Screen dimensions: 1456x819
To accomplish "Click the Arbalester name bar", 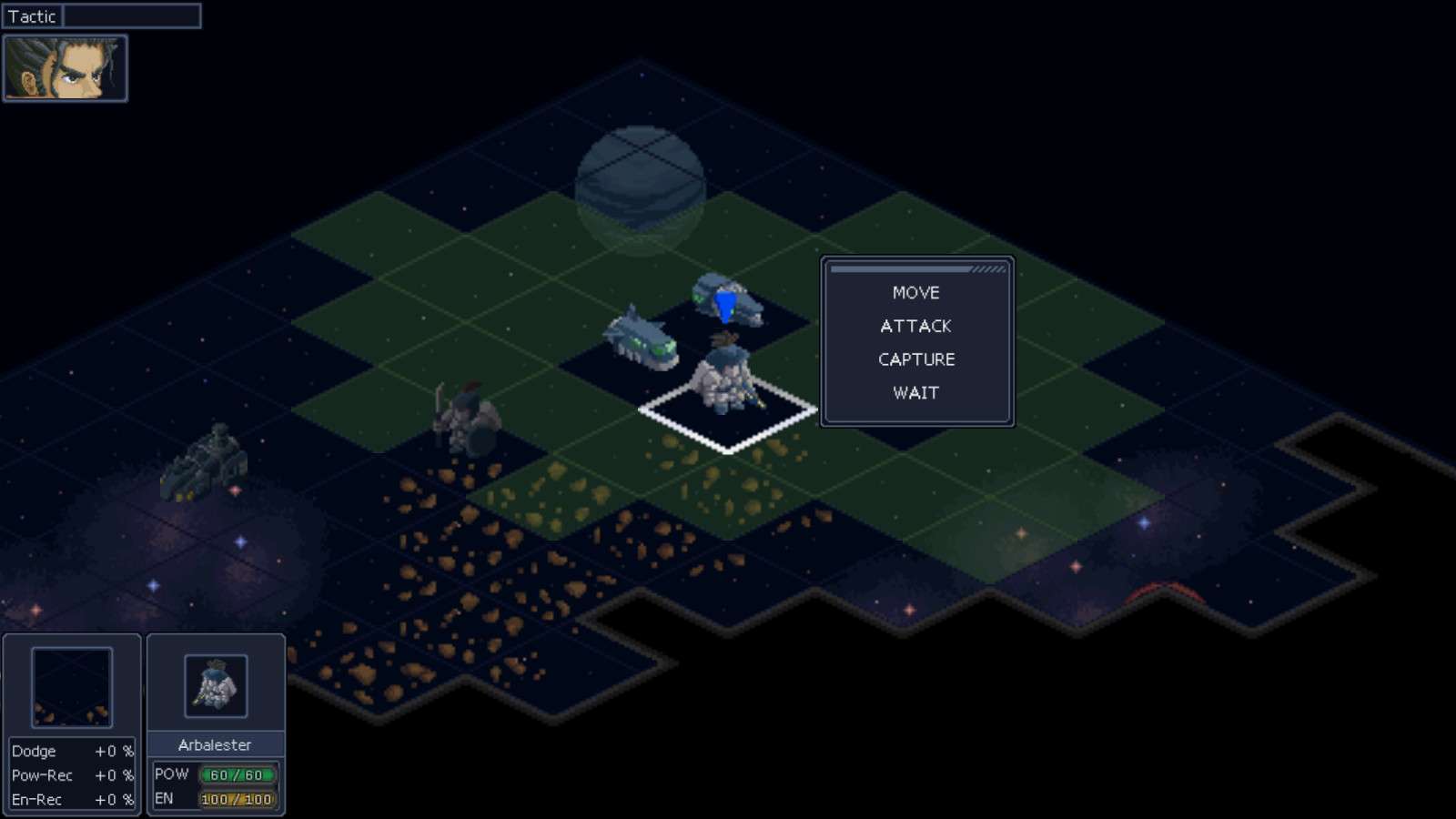I will (x=217, y=744).
